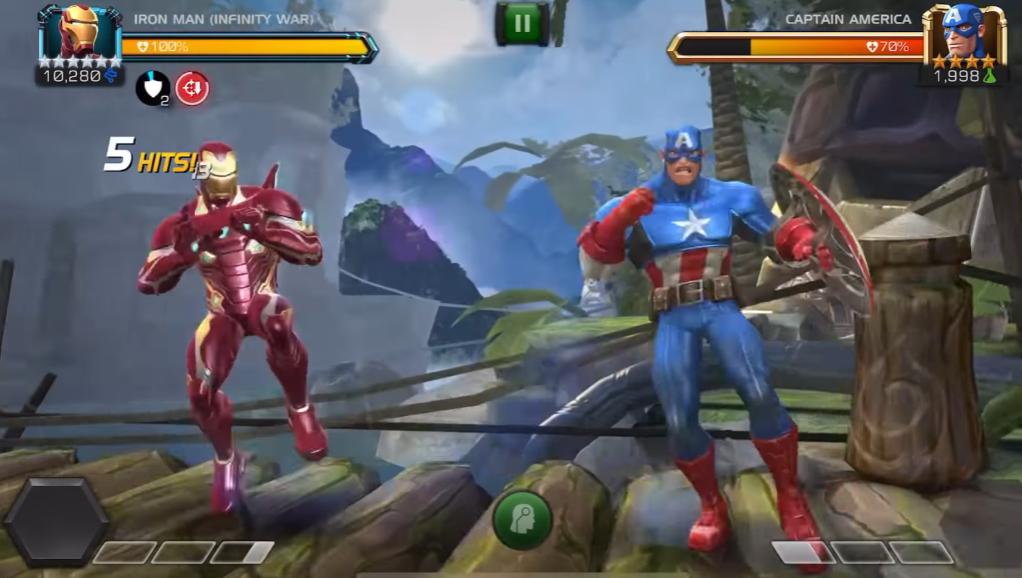Tap the green head-silhouette button
The height and width of the screenshot is (578, 1022).
(521, 520)
